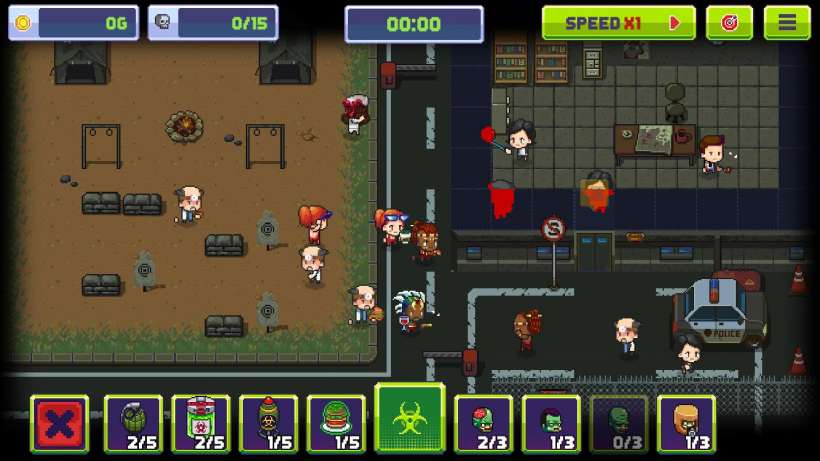Choose the dark-haired zombie unit with 1/3
This screenshot has height=461, width=820.
[551, 423]
